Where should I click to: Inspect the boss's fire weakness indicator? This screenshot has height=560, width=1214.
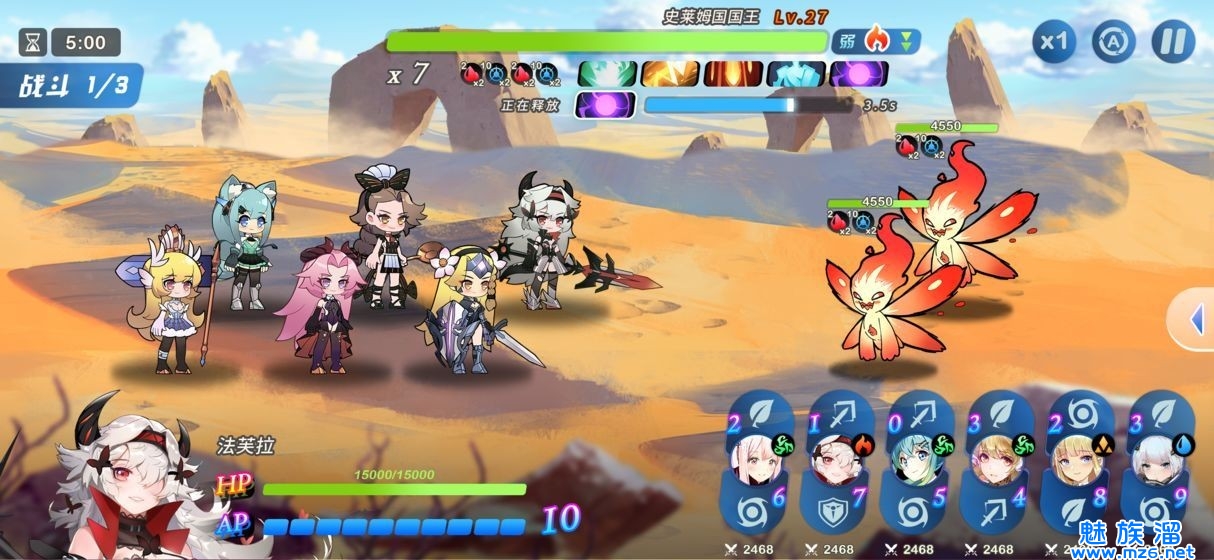point(876,41)
